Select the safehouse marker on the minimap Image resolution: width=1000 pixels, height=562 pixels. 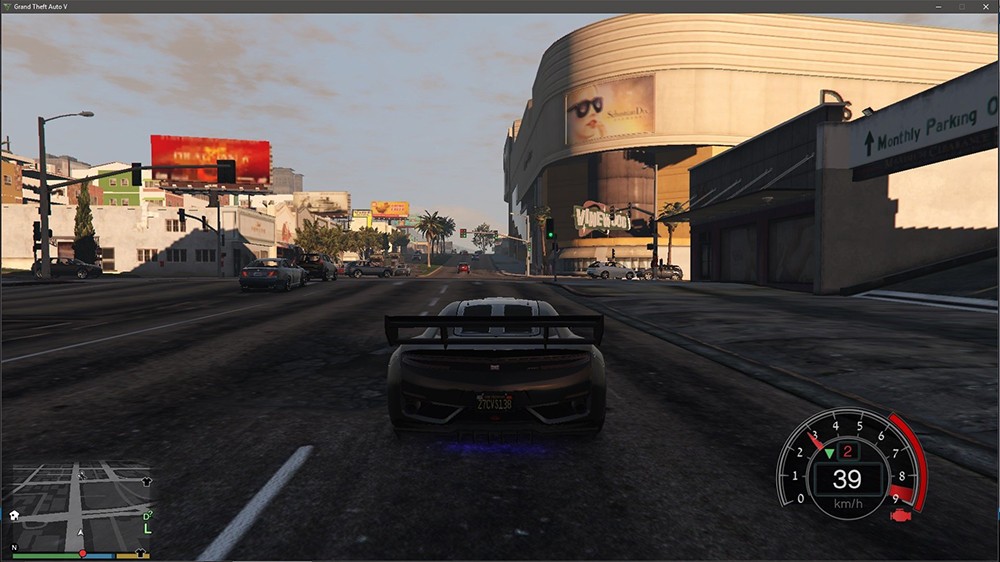coord(14,515)
